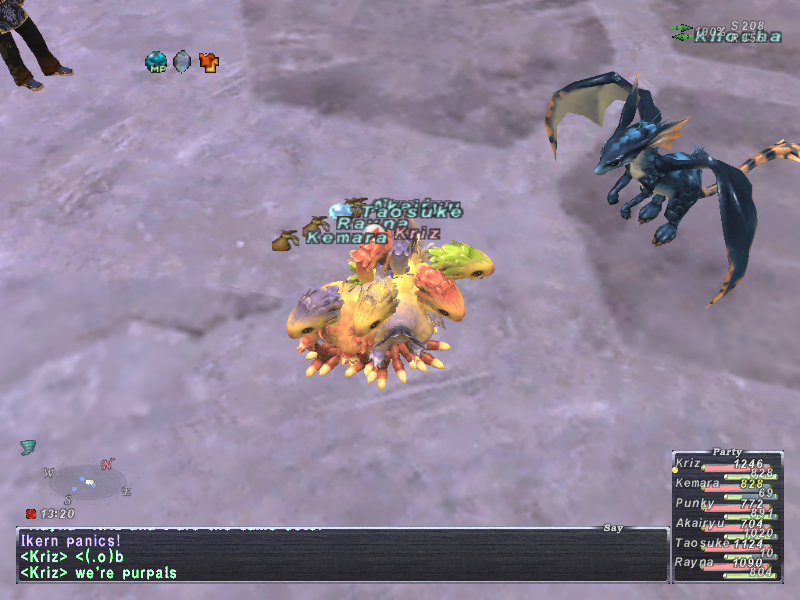Open the chat log window

tap(340, 555)
